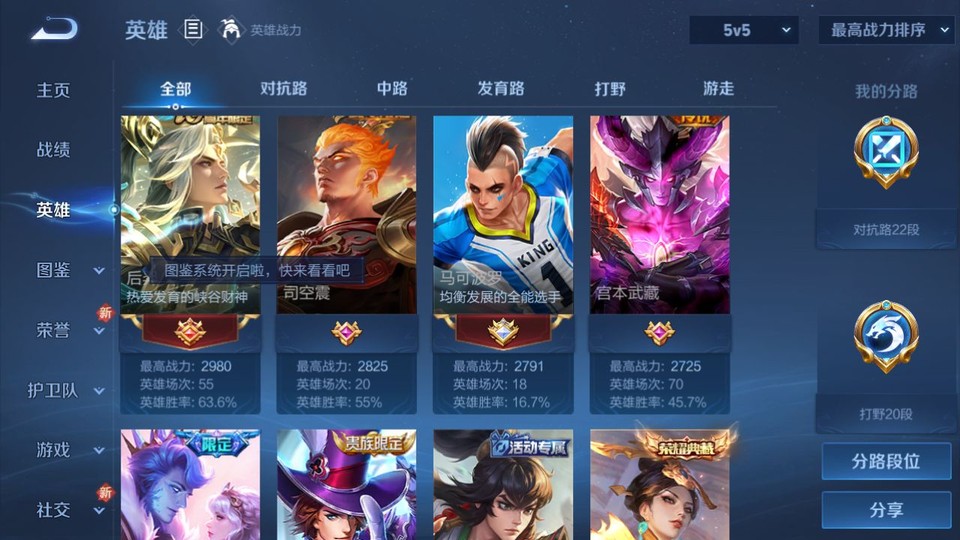960x540 pixels.
Task: Switch to the 中路 tab
Action: coord(392,89)
